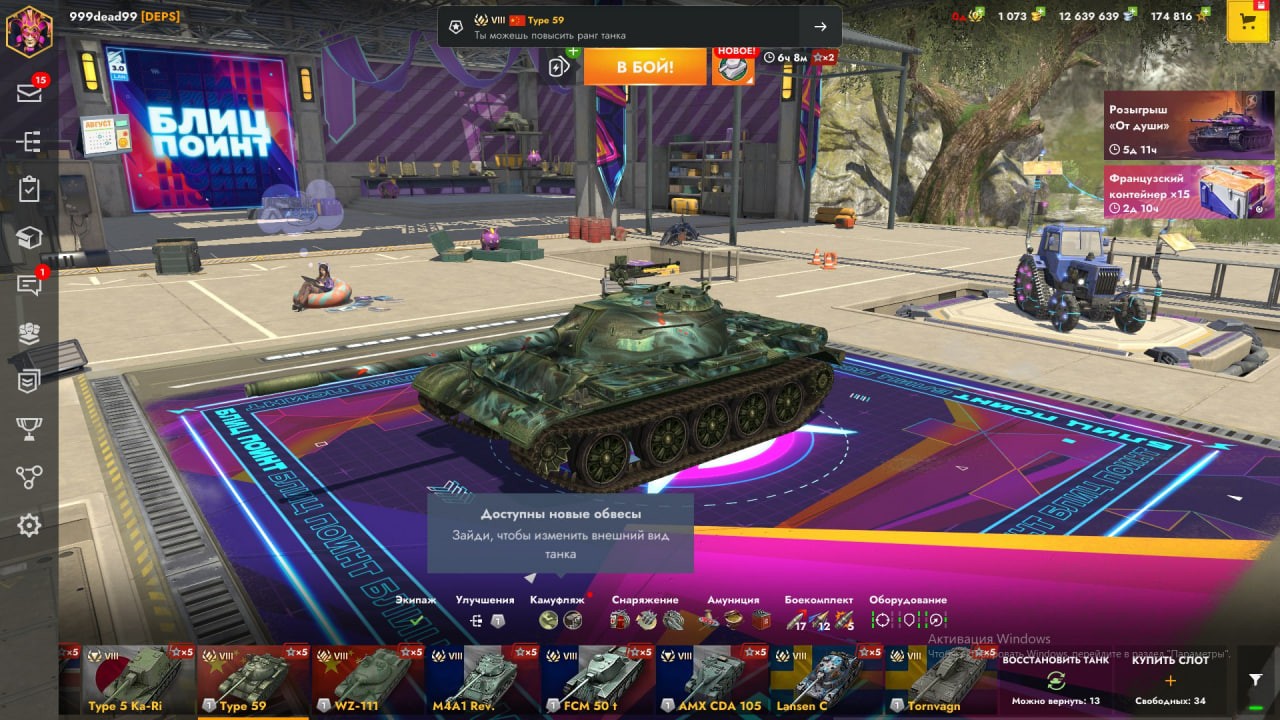
Task: Open the Розыгрыш «От души» event banner
Action: pyautogui.click(x=1188, y=125)
